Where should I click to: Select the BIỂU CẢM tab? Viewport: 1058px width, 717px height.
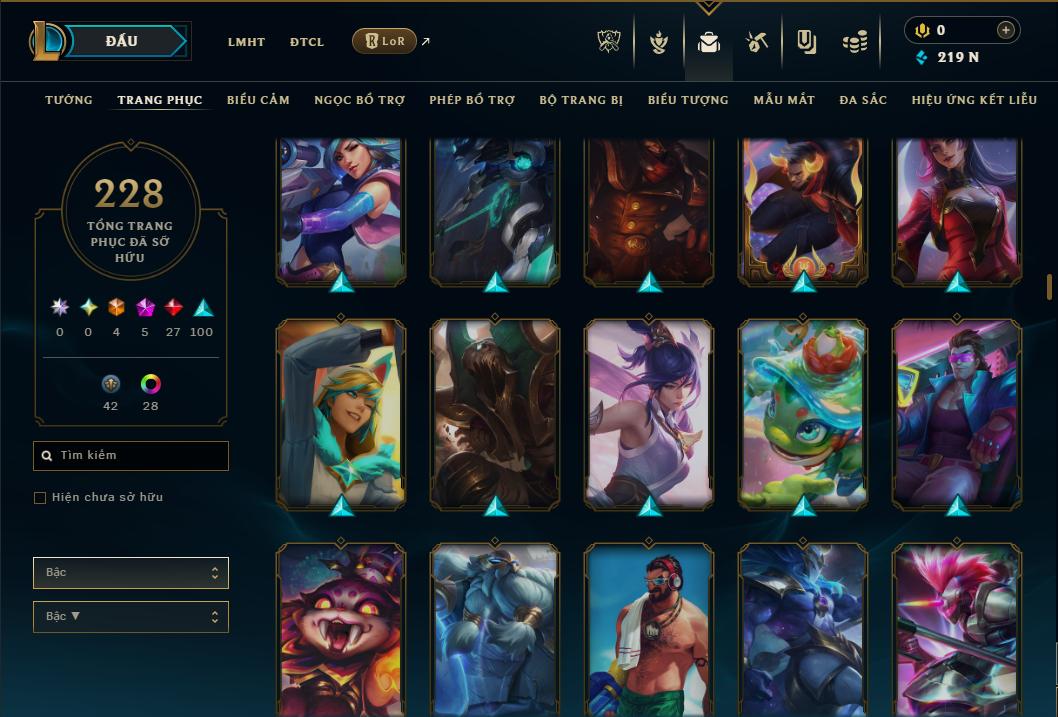[258, 100]
